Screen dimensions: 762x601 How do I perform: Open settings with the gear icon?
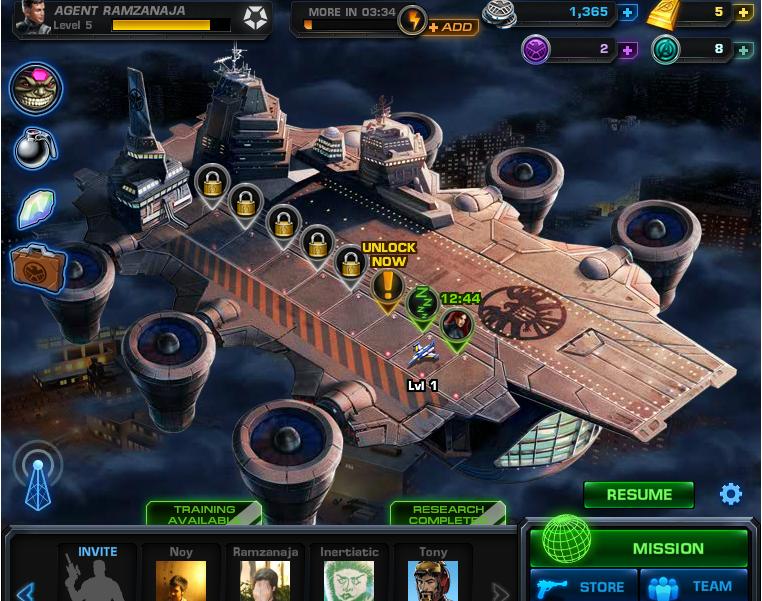click(731, 494)
